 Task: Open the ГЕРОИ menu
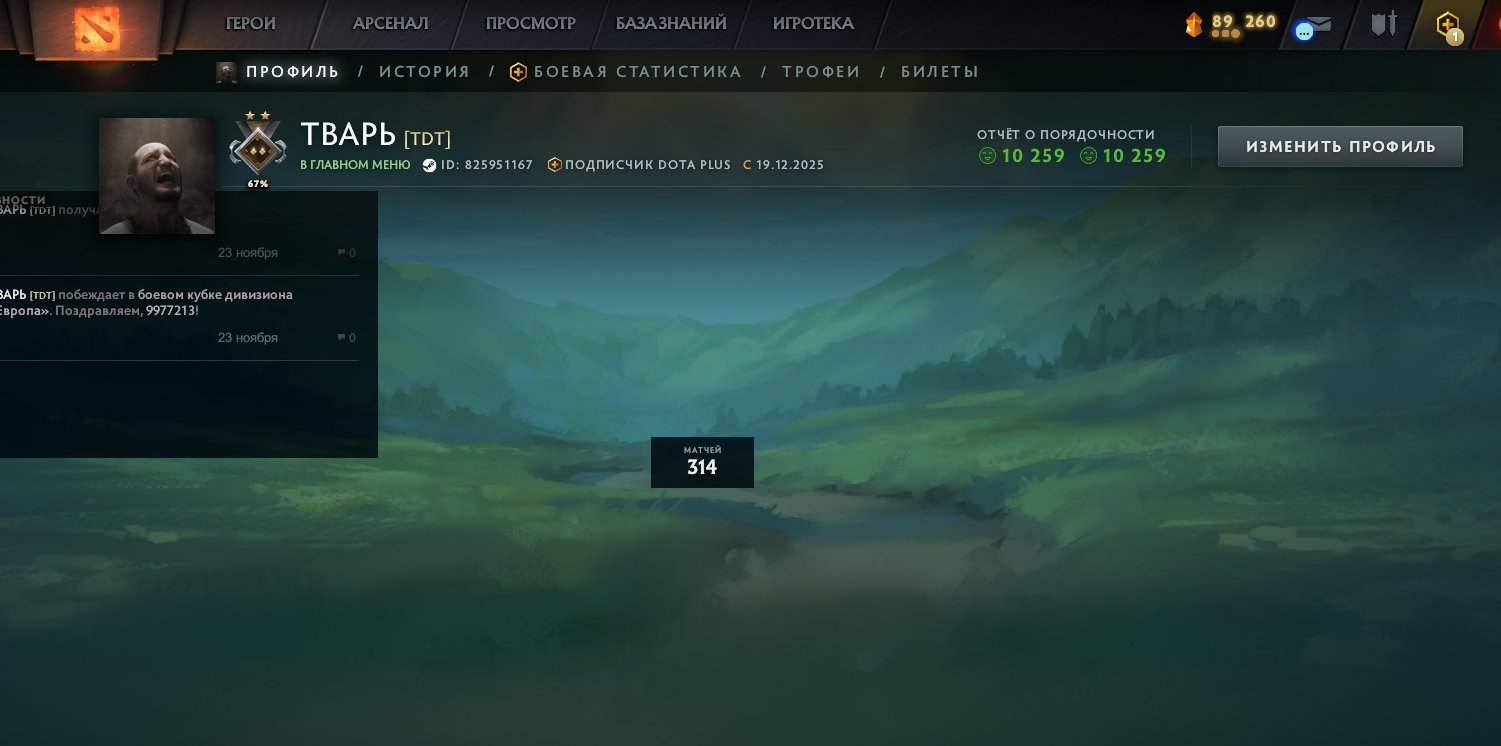(251, 23)
